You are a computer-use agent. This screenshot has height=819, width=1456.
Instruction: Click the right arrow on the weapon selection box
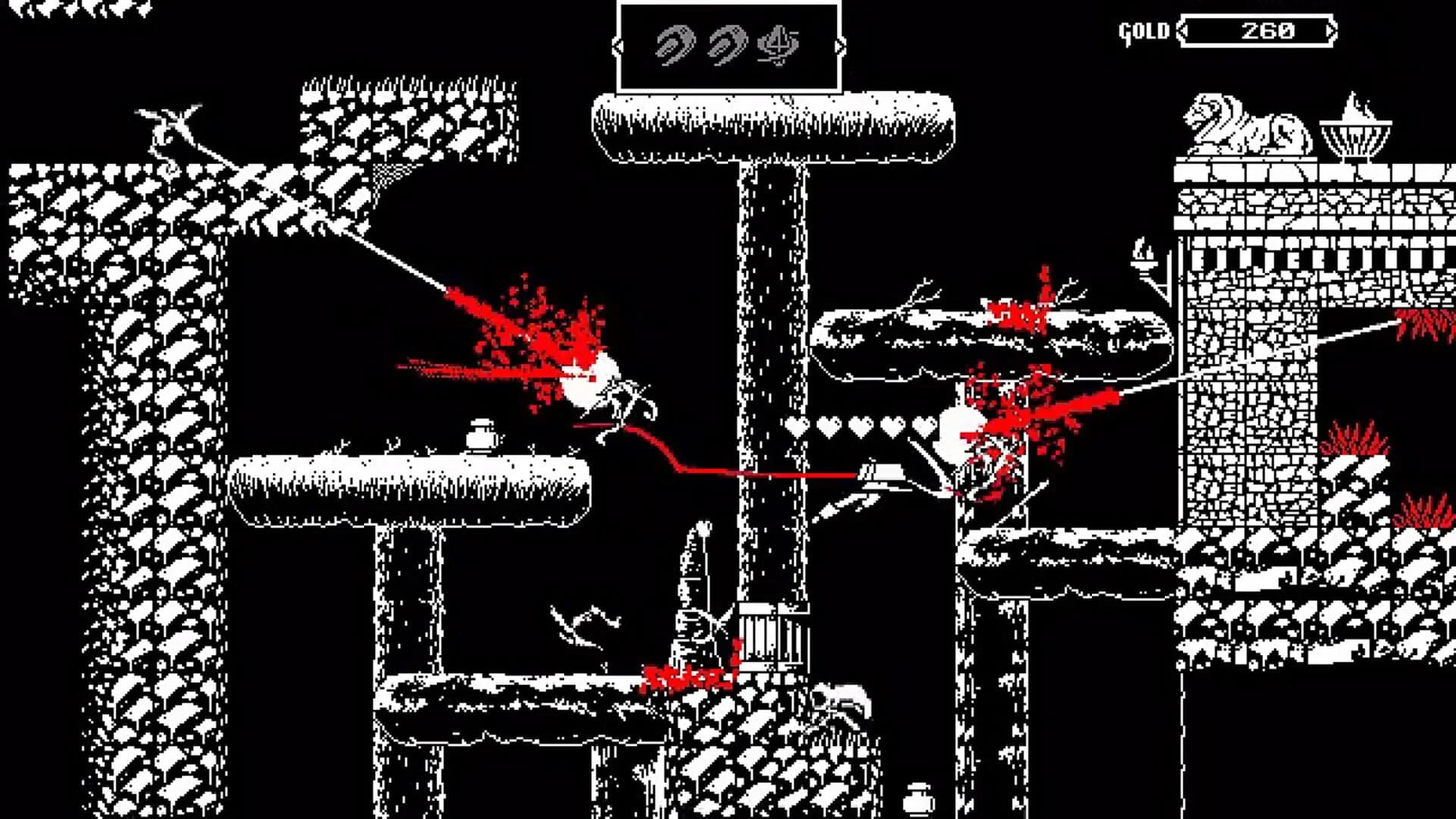[842, 45]
